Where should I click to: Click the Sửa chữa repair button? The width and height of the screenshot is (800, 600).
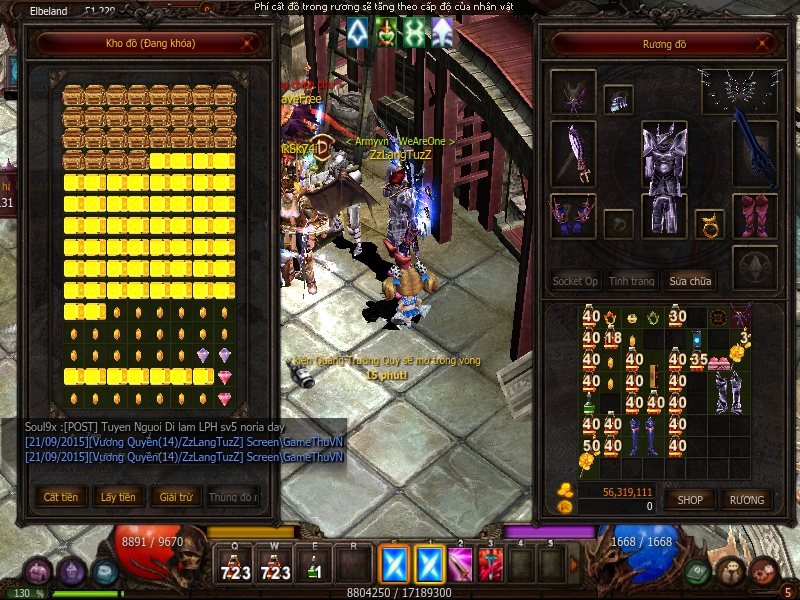click(x=691, y=281)
